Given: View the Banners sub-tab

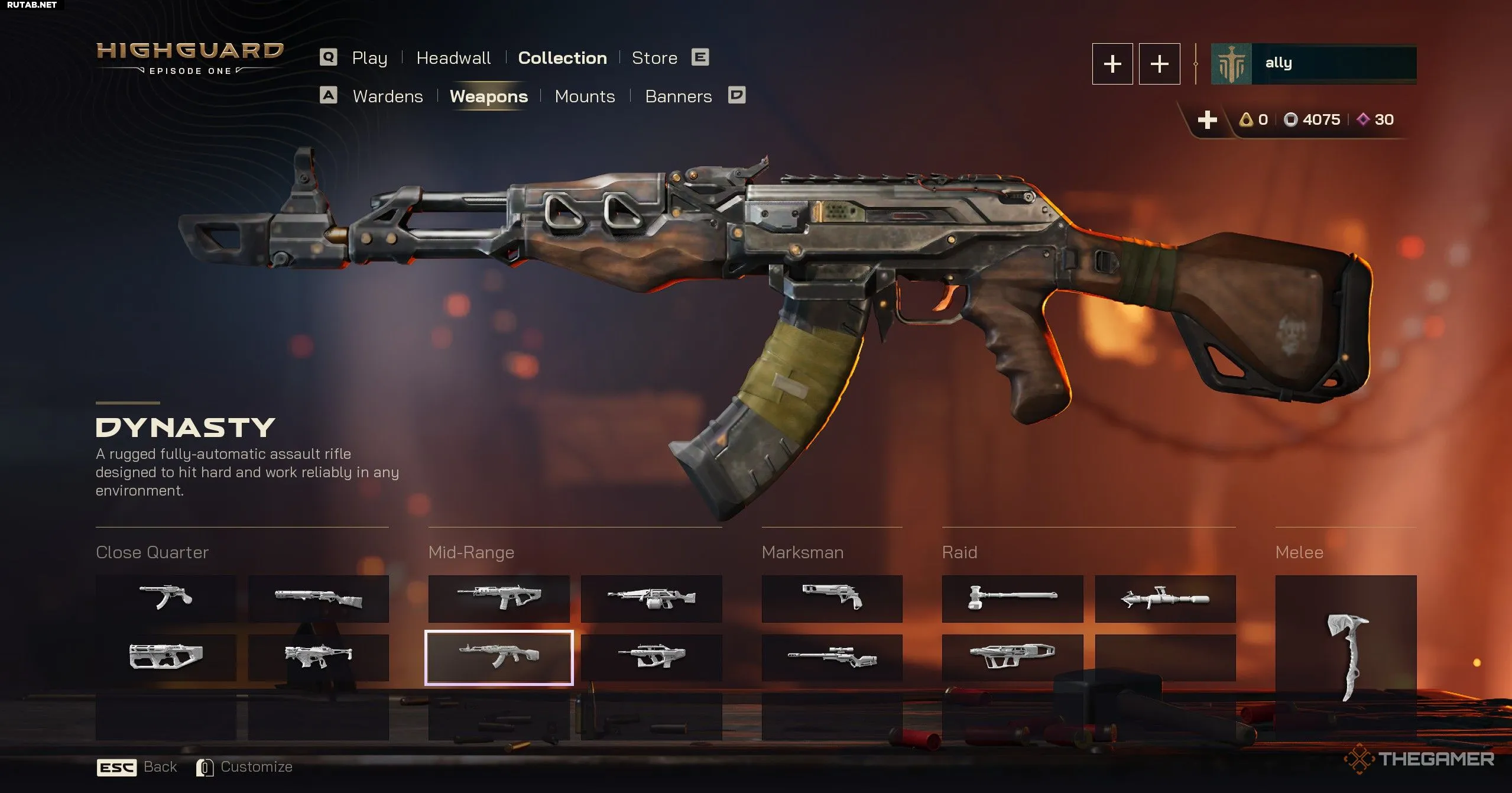Looking at the screenshot, I should [x=679, y=96].
